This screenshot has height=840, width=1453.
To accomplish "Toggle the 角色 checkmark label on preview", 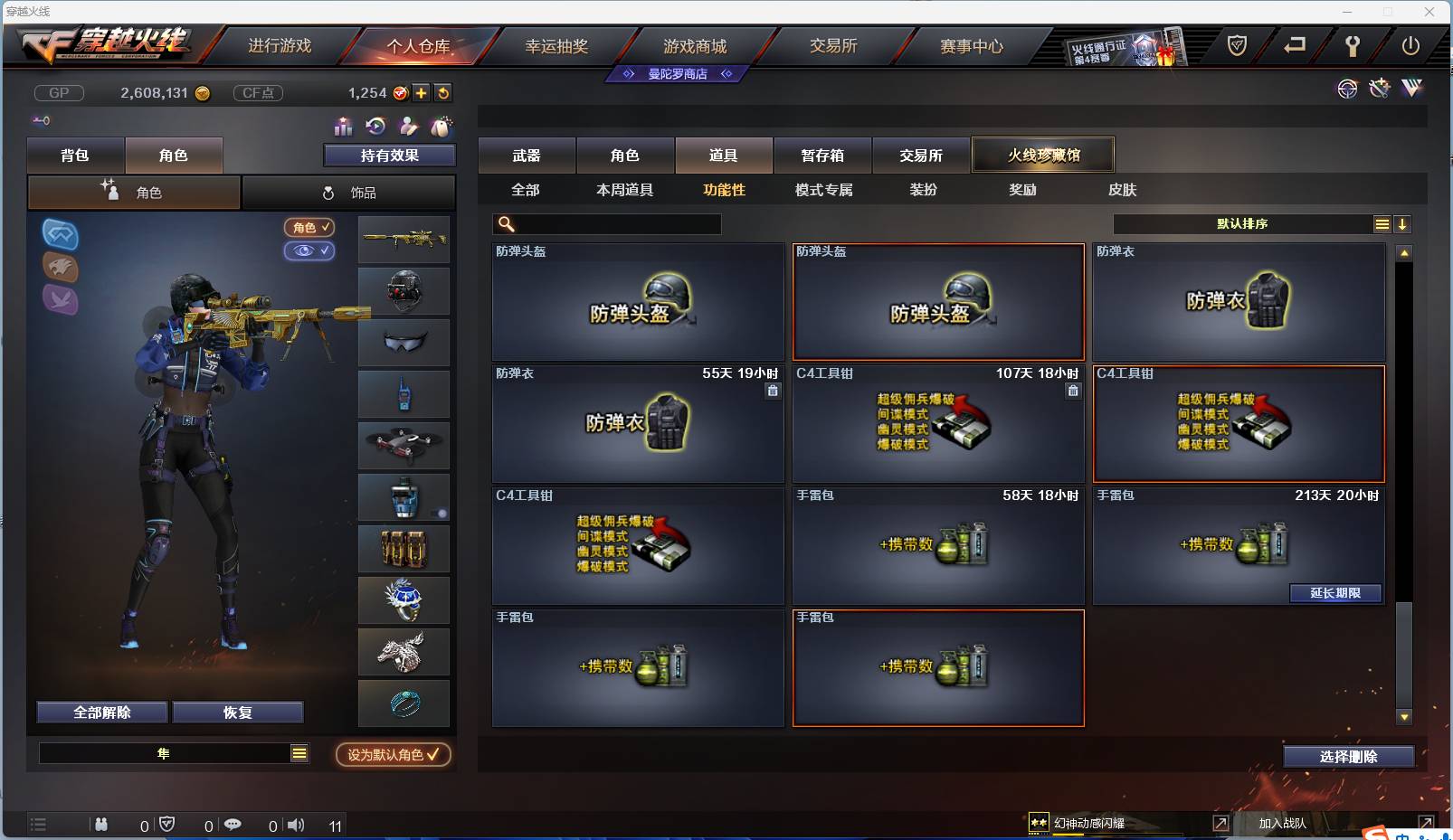I will (x=309, y=228).
